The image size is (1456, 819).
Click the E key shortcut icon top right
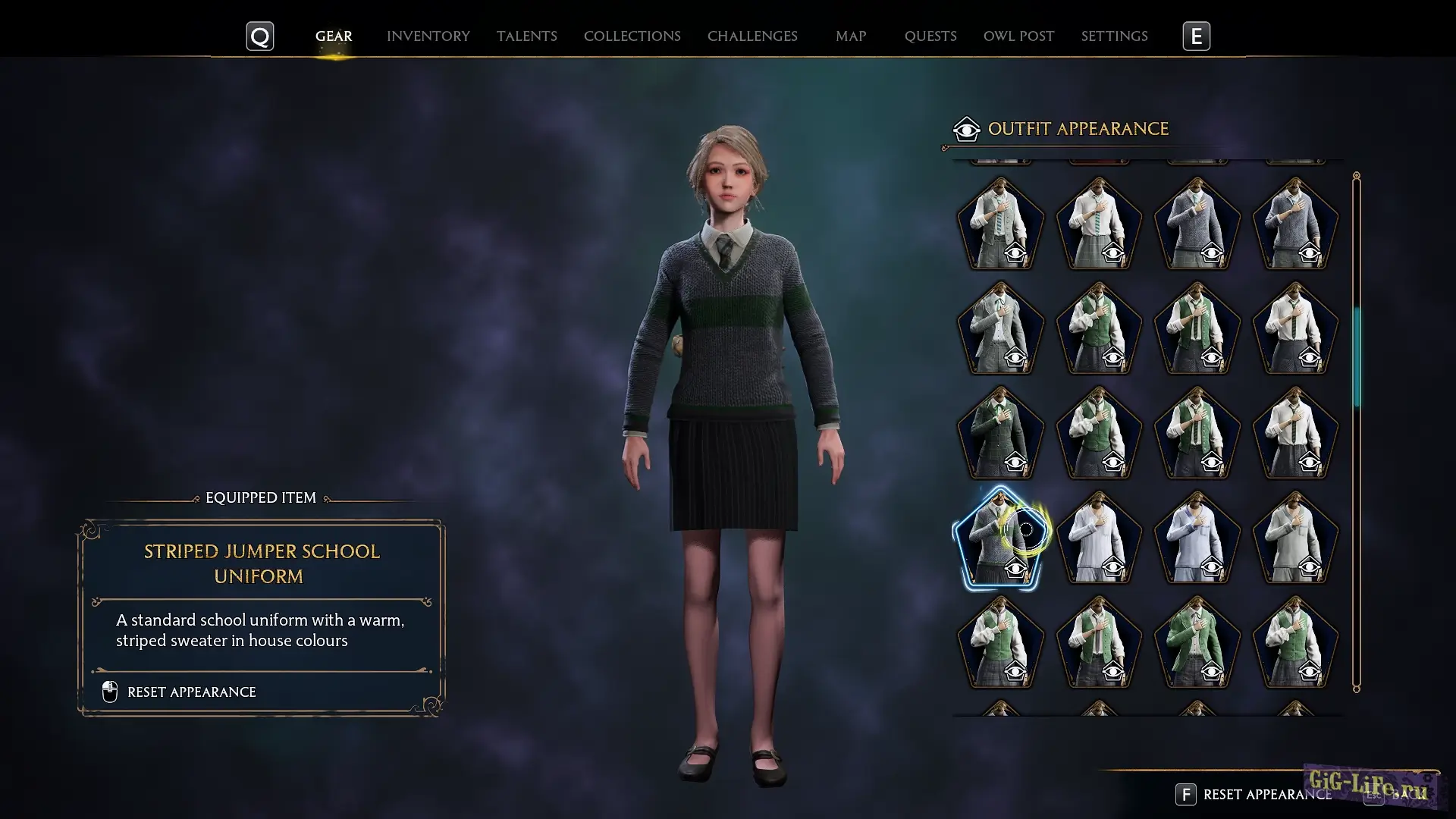click(1195, 36)
